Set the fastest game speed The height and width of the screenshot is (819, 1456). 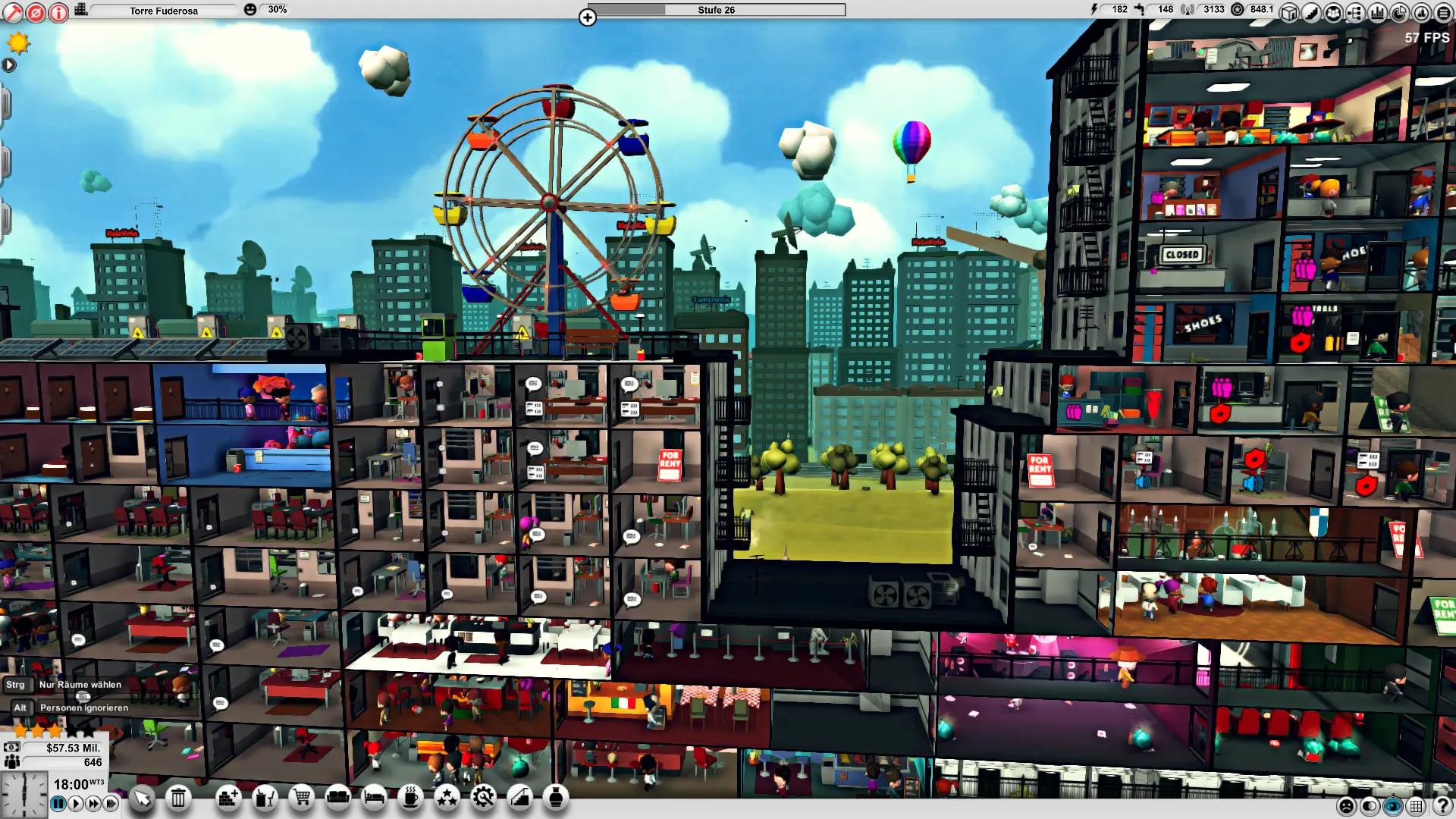[108, 803]
